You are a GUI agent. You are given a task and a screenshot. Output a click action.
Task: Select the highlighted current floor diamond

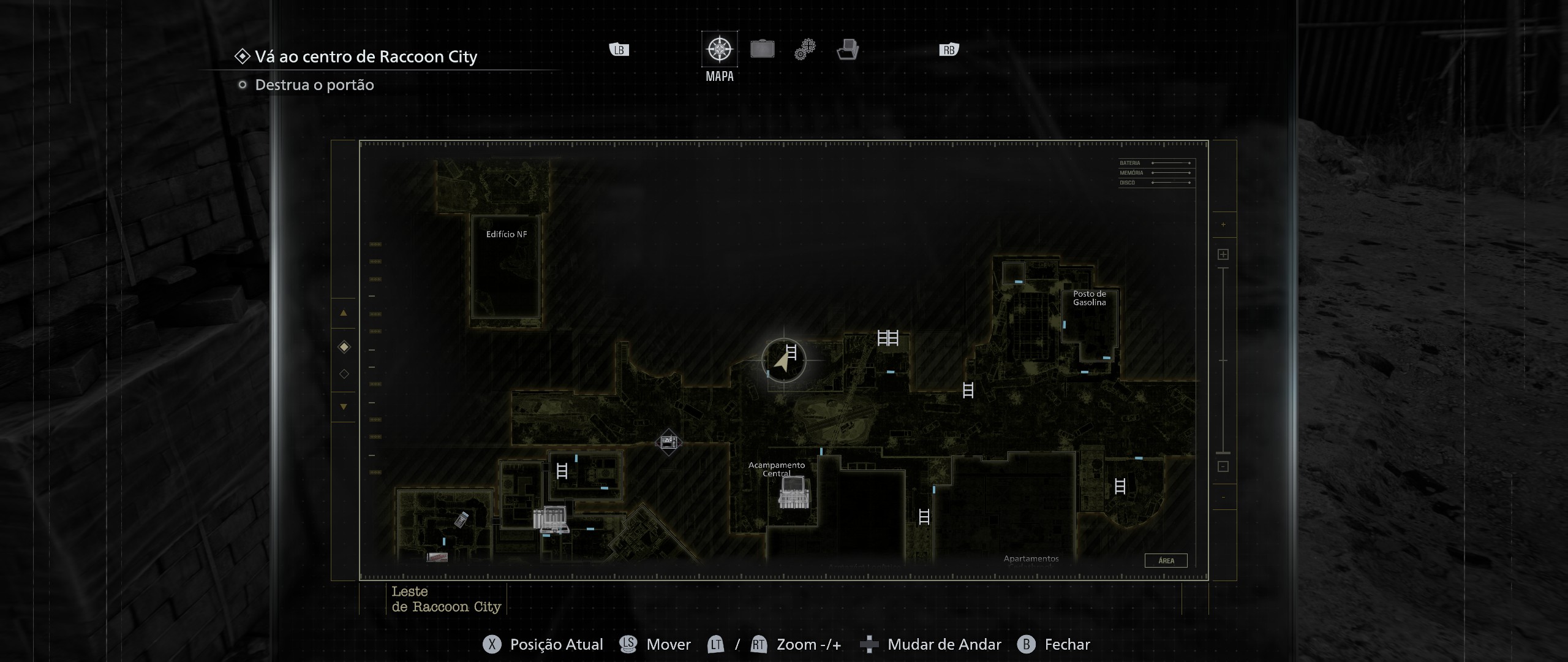(344, 347)
